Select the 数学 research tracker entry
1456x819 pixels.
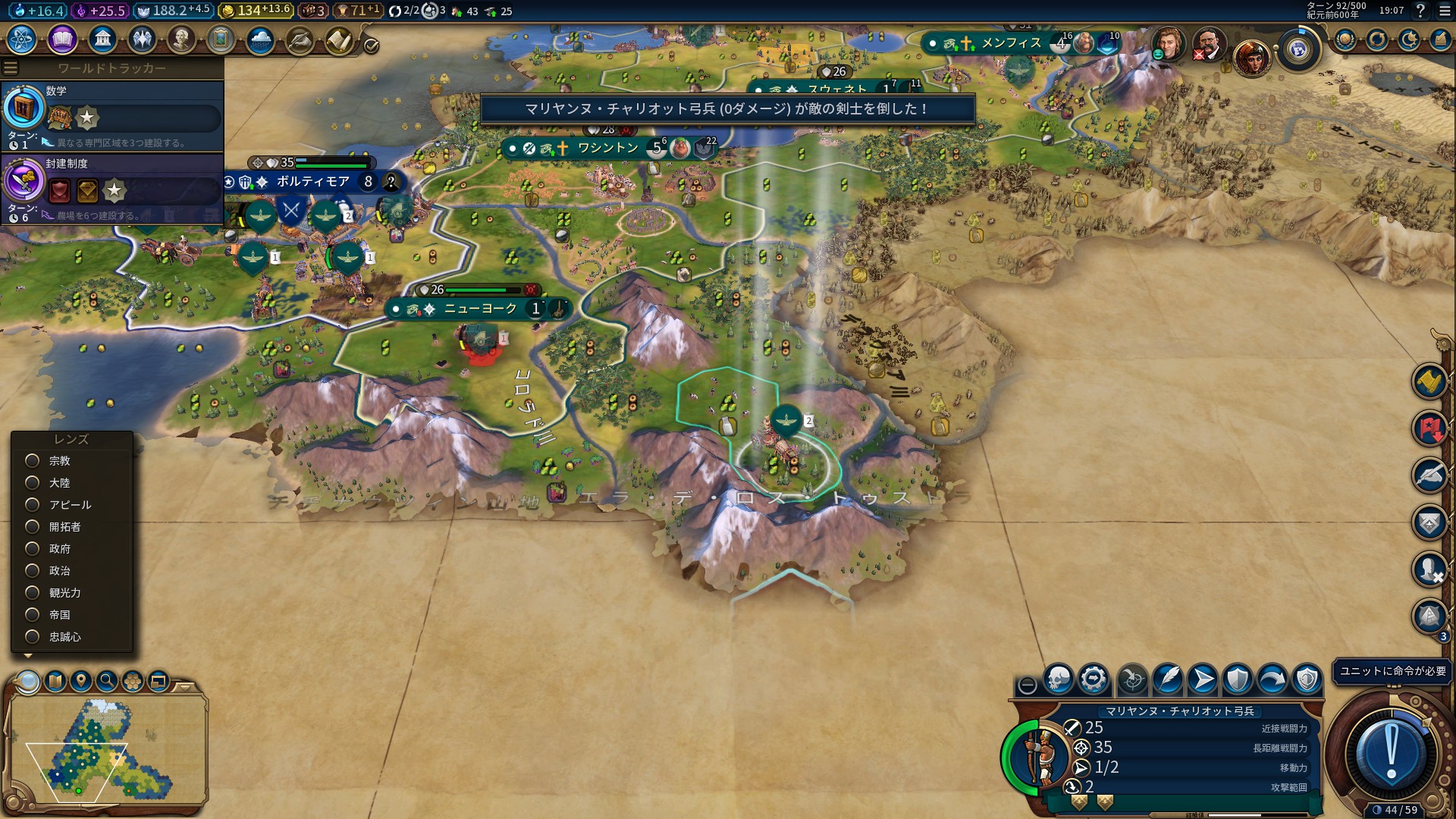112,115
